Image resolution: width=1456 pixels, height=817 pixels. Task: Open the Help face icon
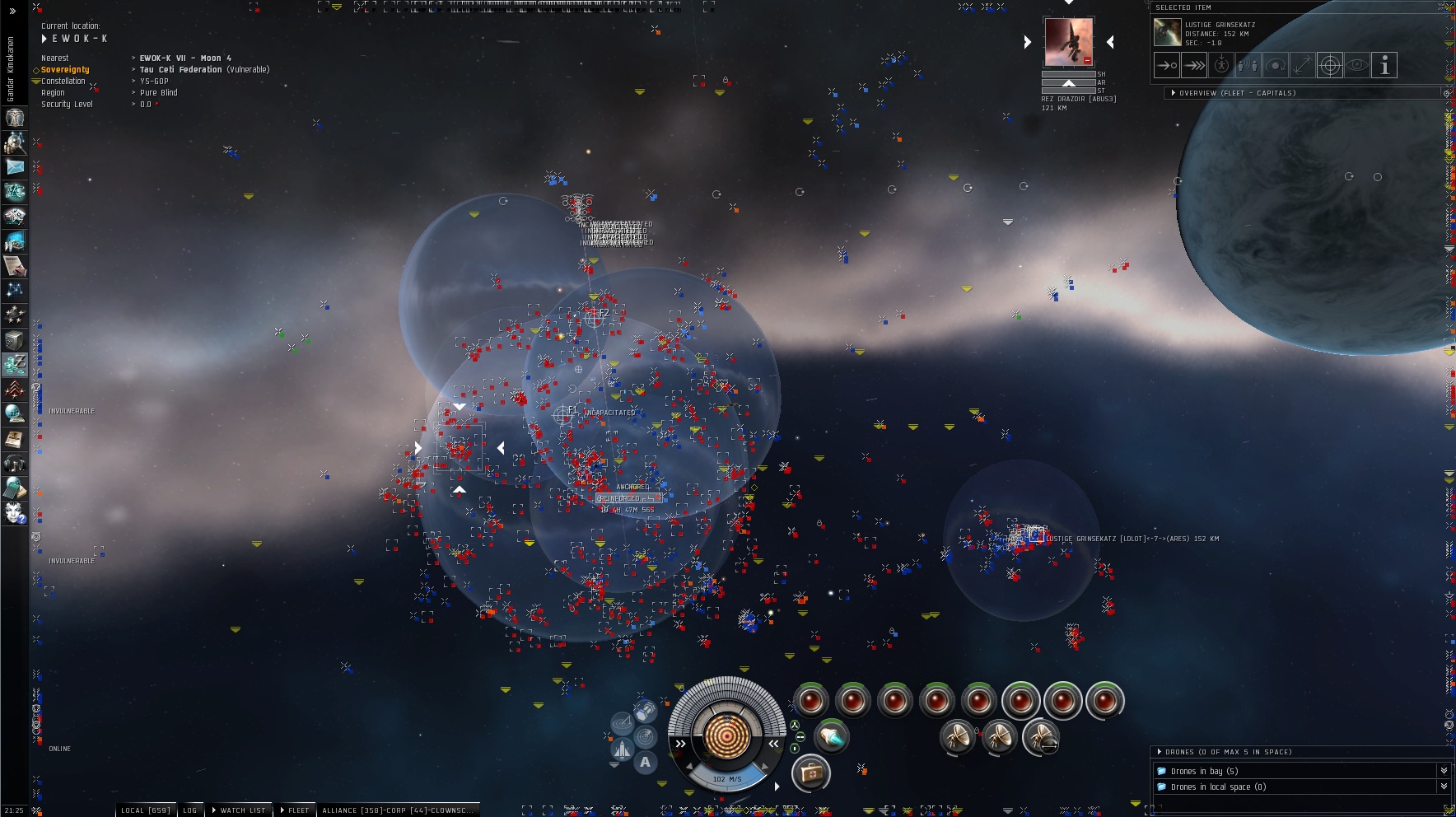(15, 513)
